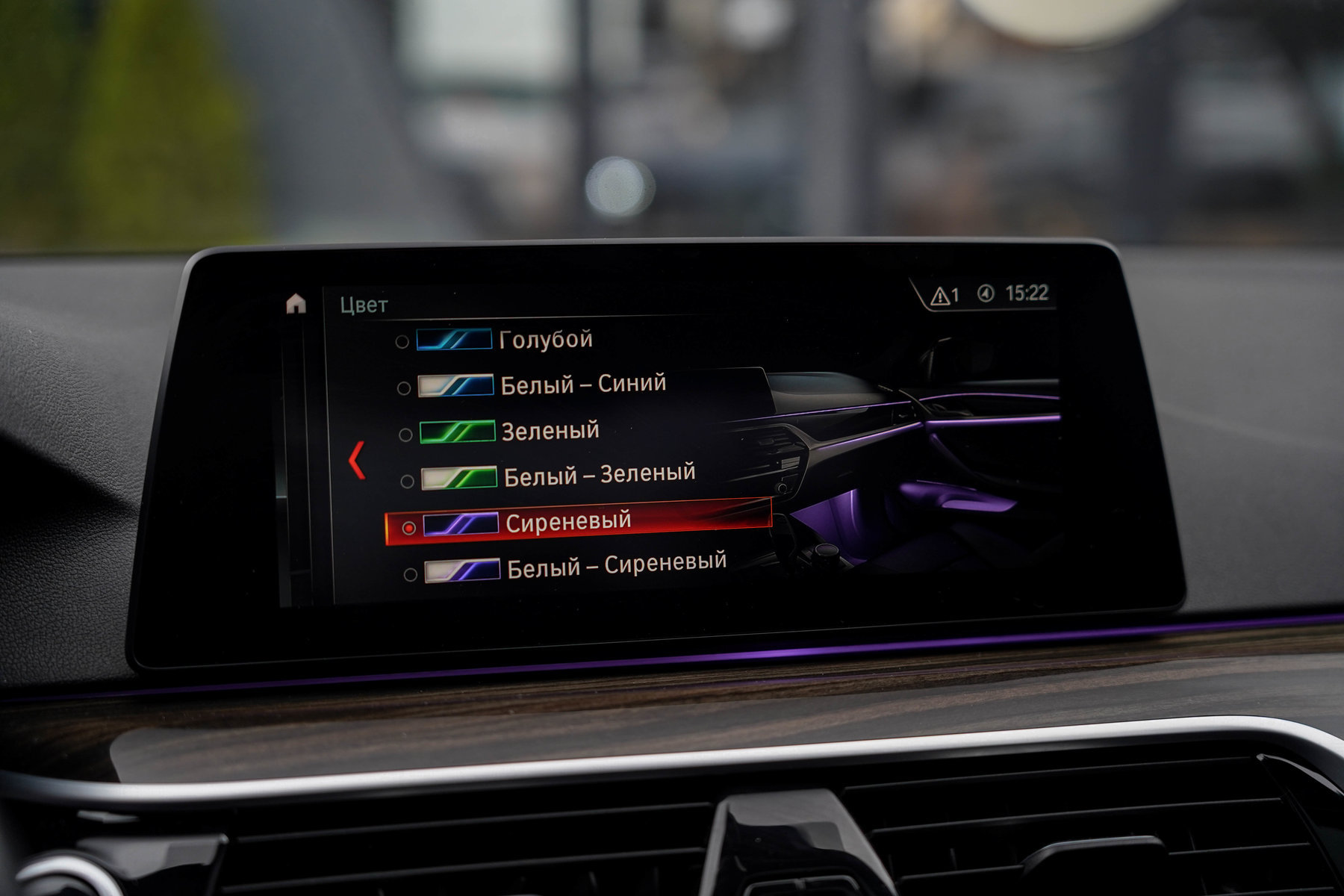Pick the Зеленый ambient color
1344x896 pixels.
[x=550, y=431]
